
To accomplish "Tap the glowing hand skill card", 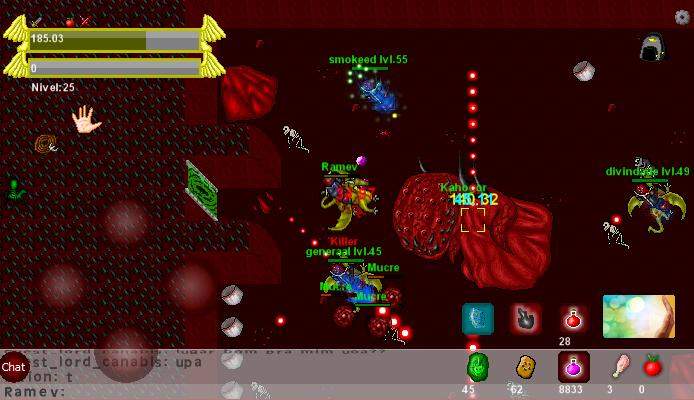I will [x=638, y=316].
